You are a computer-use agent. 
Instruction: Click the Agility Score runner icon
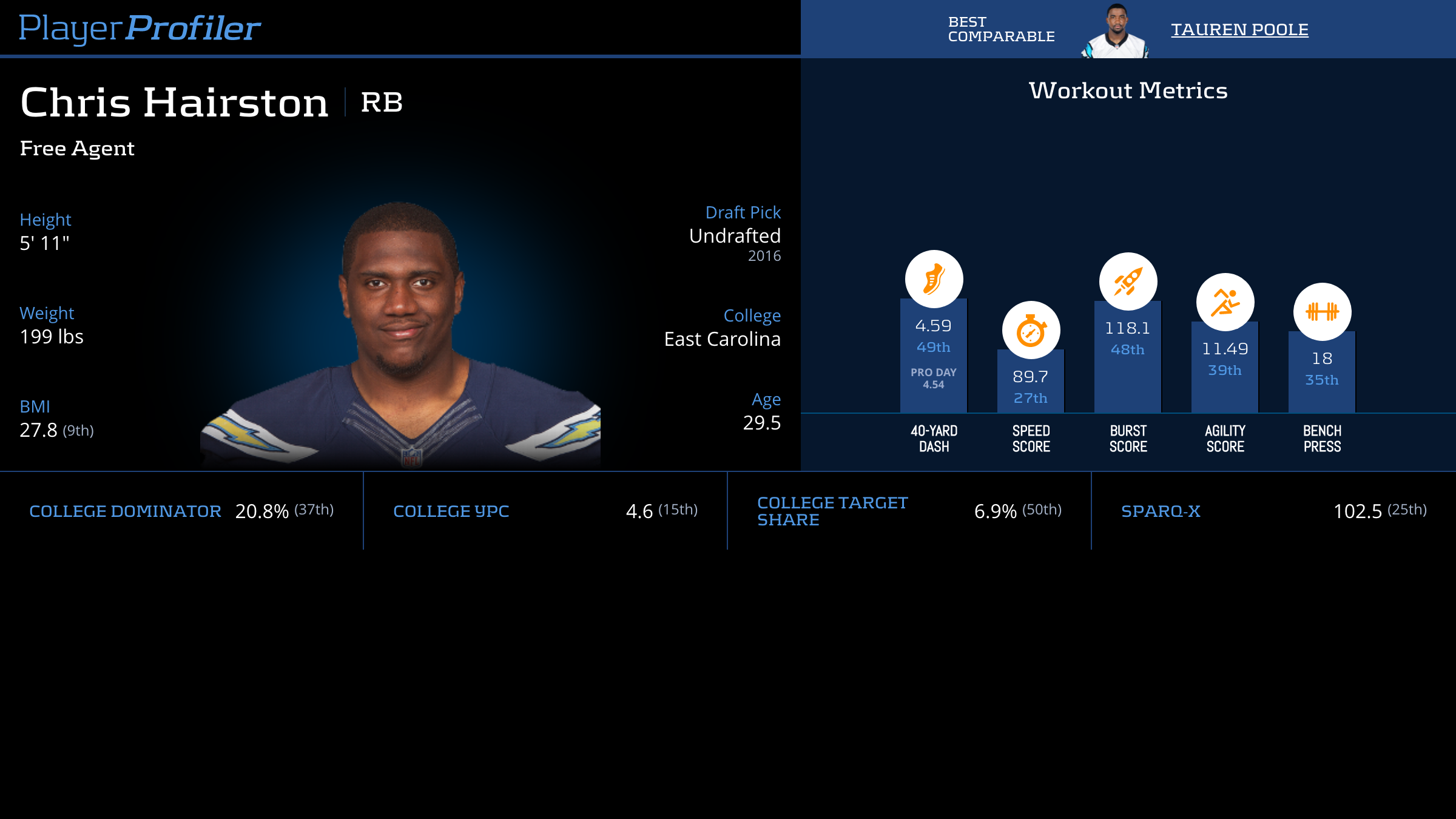[x=1225, y=302]
